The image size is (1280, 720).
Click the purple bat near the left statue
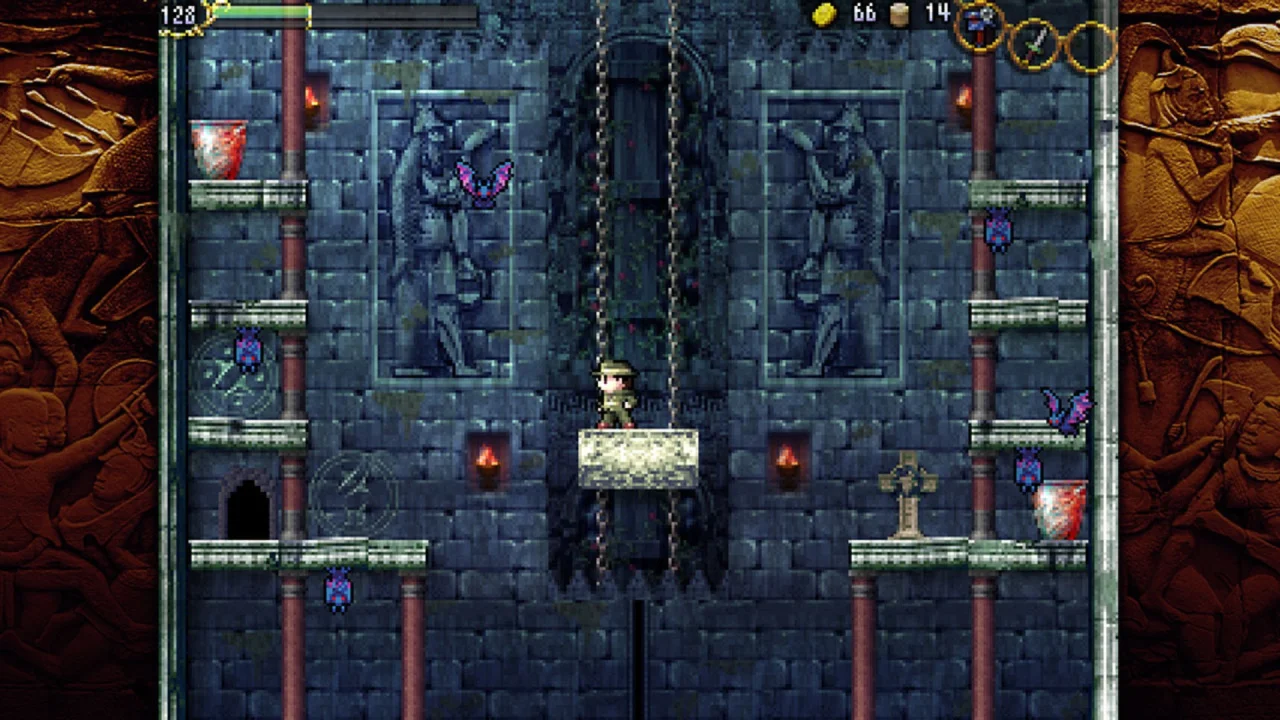pos(483,180)
